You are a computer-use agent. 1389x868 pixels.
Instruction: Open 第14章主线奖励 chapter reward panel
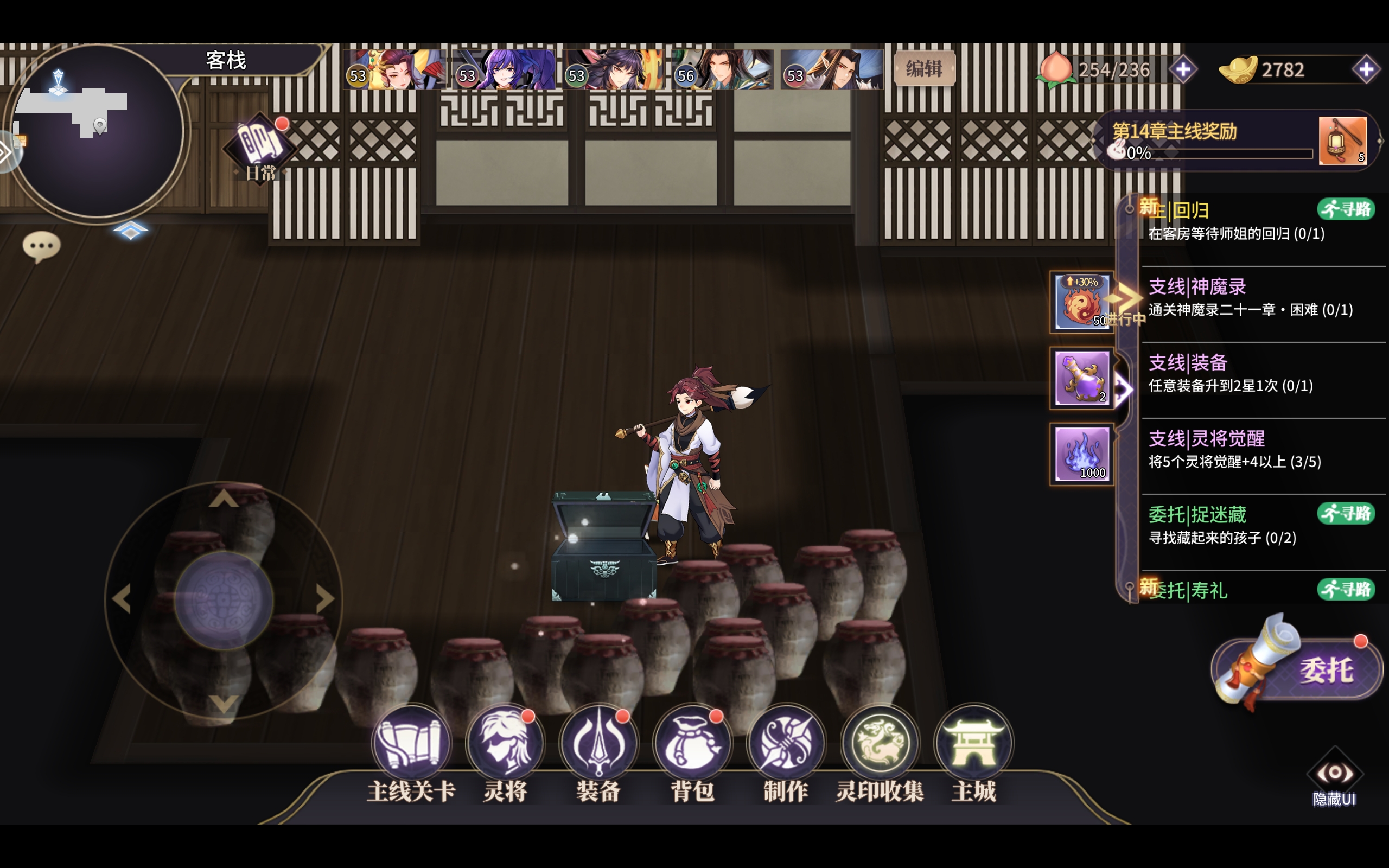click(1211, 141)
